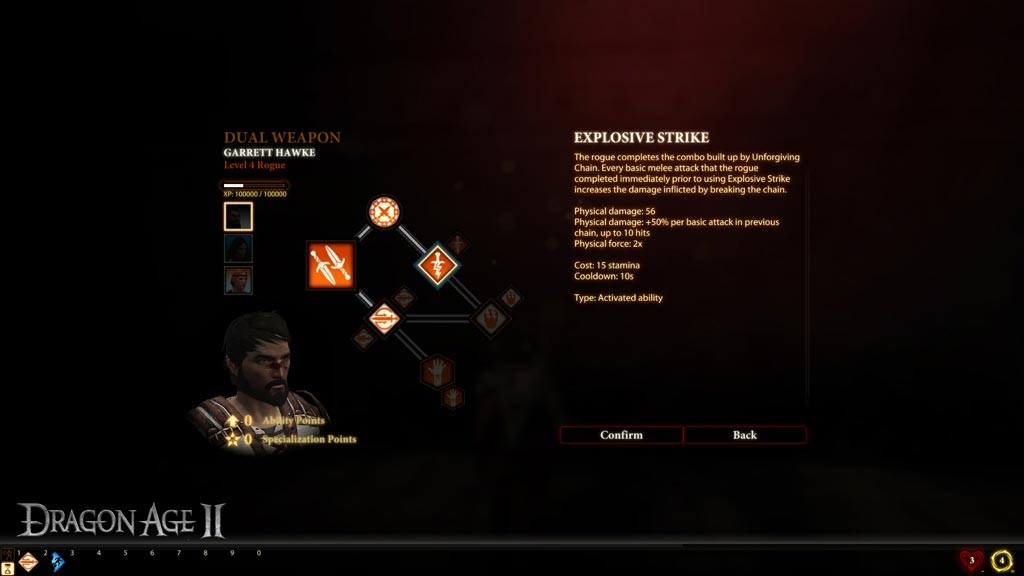Go back from the Dual Weapon tree

pyautogui.click(x=745, y=435)
